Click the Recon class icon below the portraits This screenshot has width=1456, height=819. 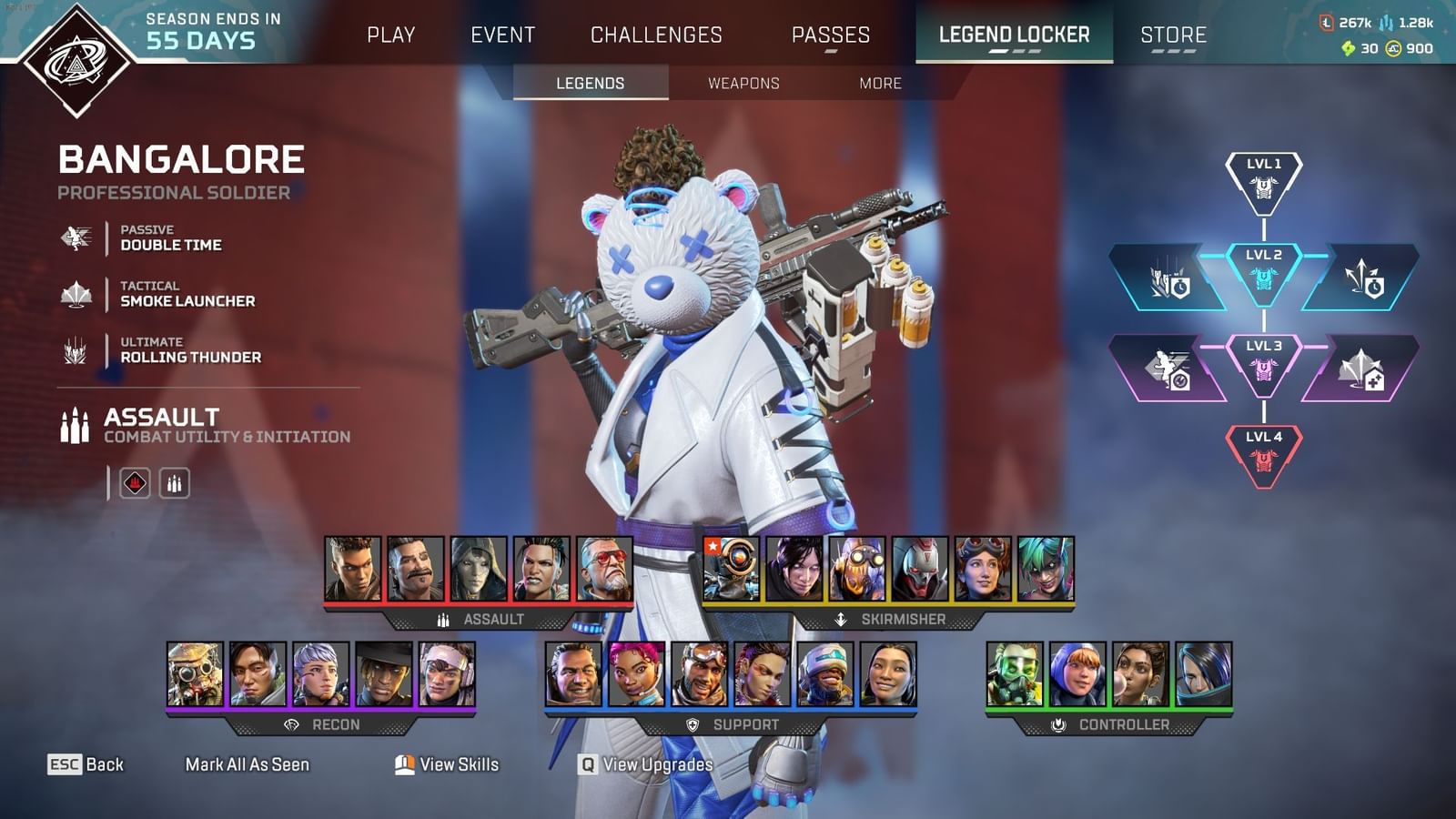click(x=290, y=725)
